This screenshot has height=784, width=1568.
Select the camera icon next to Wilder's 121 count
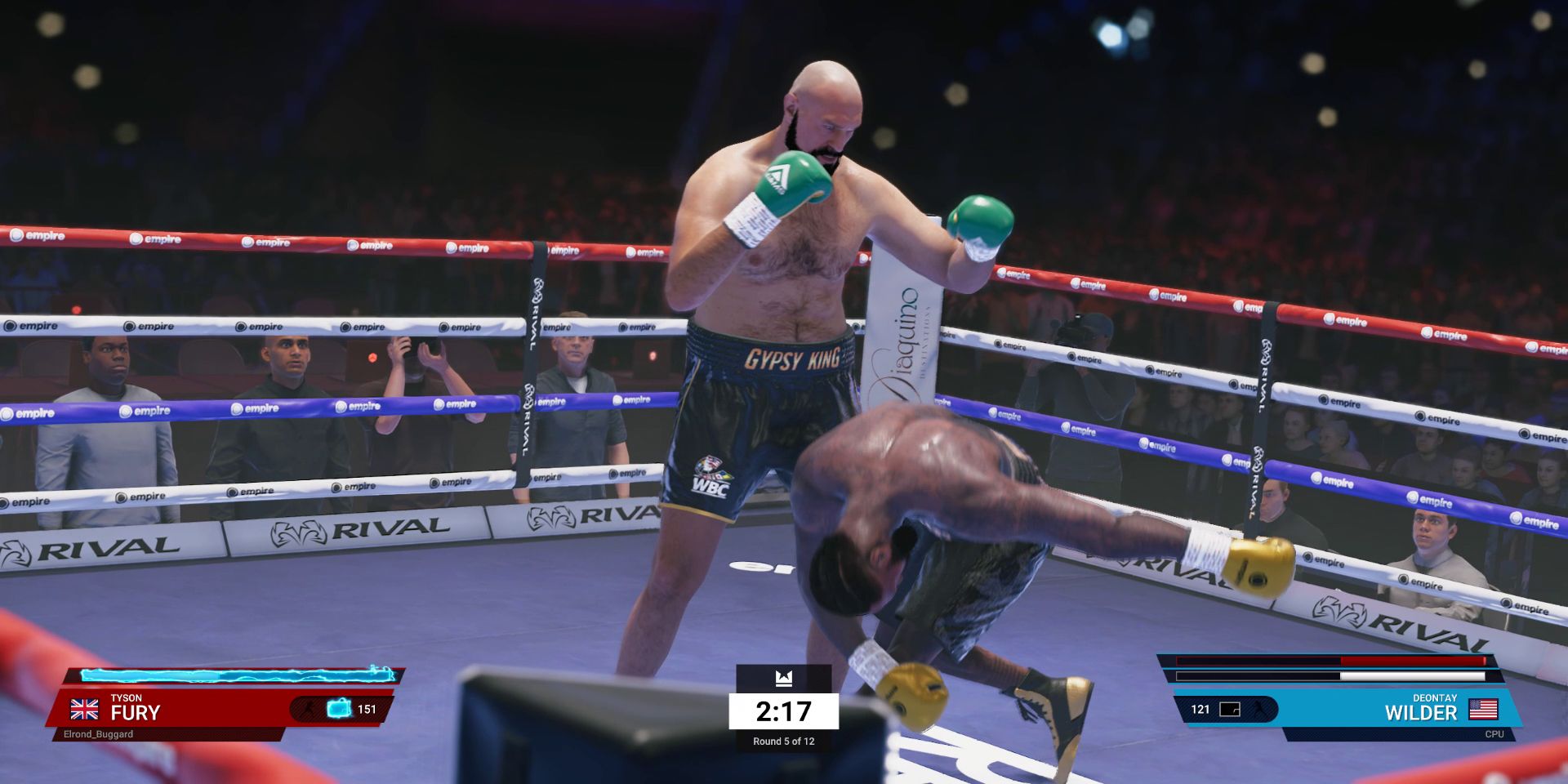[1229, 710]
